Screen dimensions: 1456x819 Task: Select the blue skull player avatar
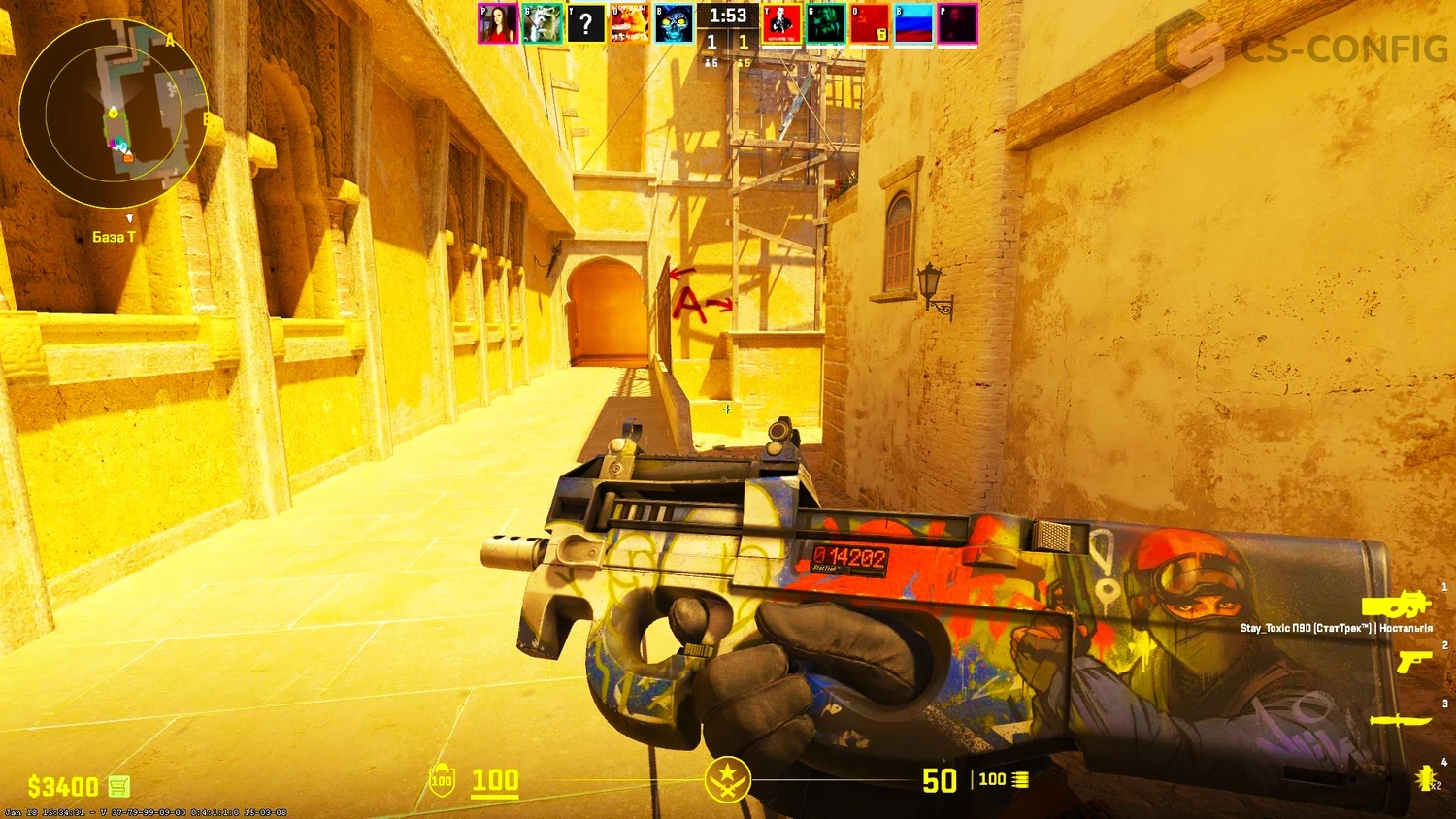coord(674,23)
